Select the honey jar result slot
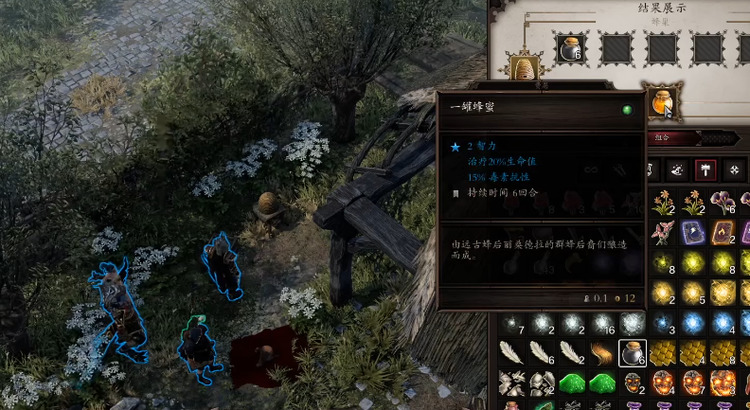 point(663,101)
